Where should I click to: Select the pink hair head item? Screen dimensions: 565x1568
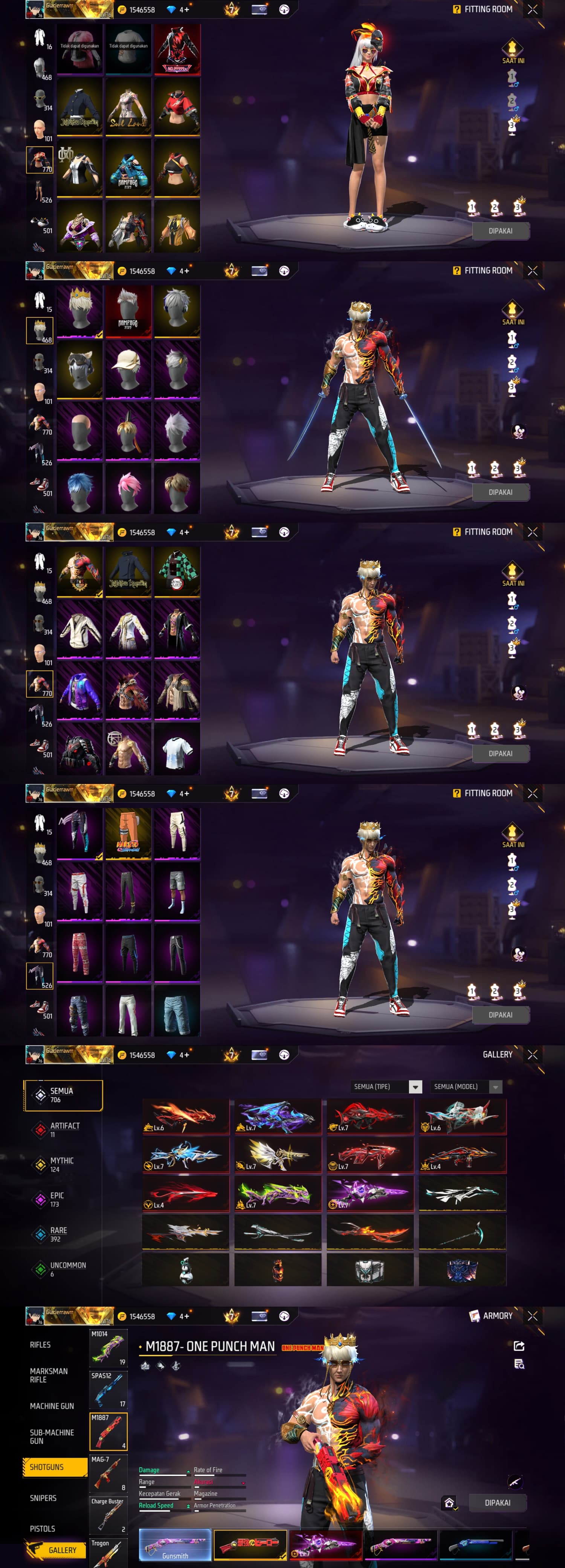[128, 488]
